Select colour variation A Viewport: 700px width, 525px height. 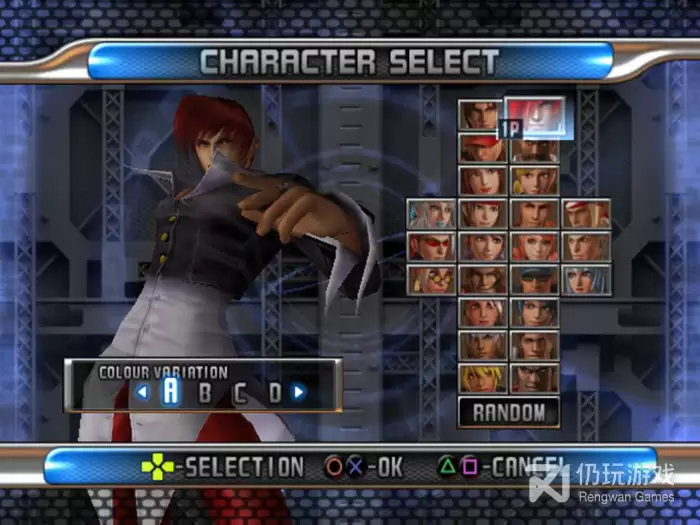[171, 391]
